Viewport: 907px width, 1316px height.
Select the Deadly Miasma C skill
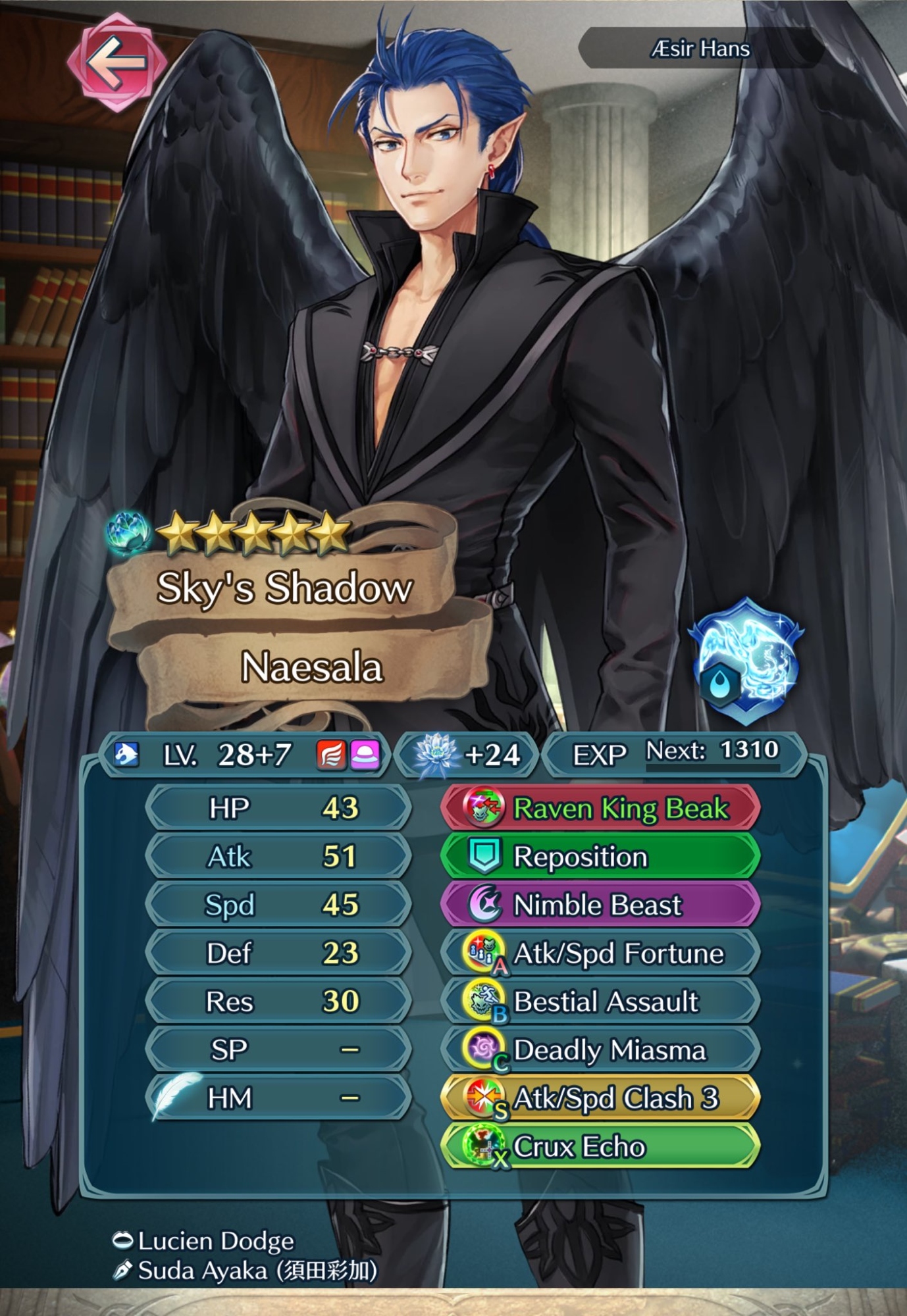(x=600, y=1050)
